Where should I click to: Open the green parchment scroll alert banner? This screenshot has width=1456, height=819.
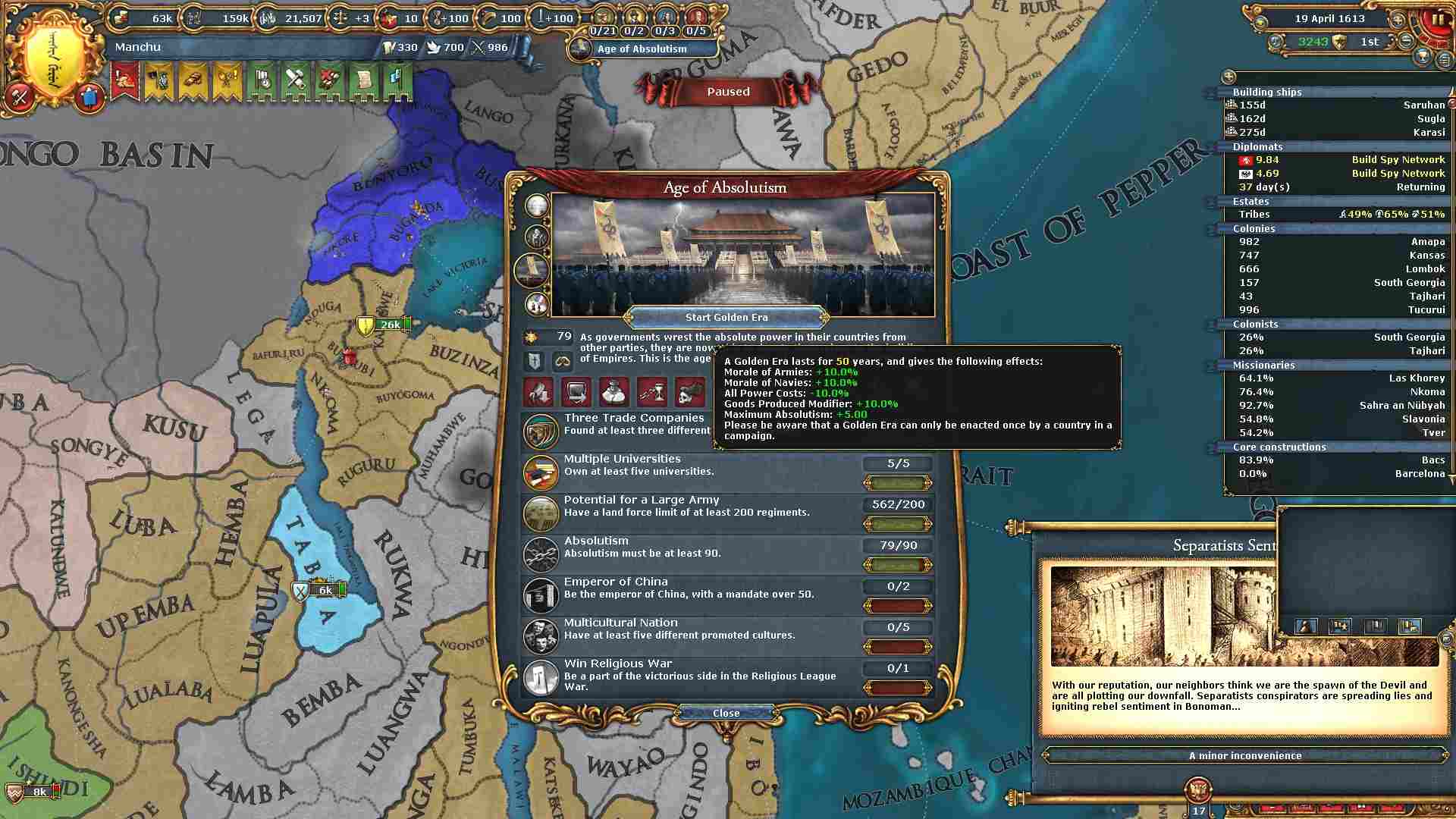click(x=363, y=80)
